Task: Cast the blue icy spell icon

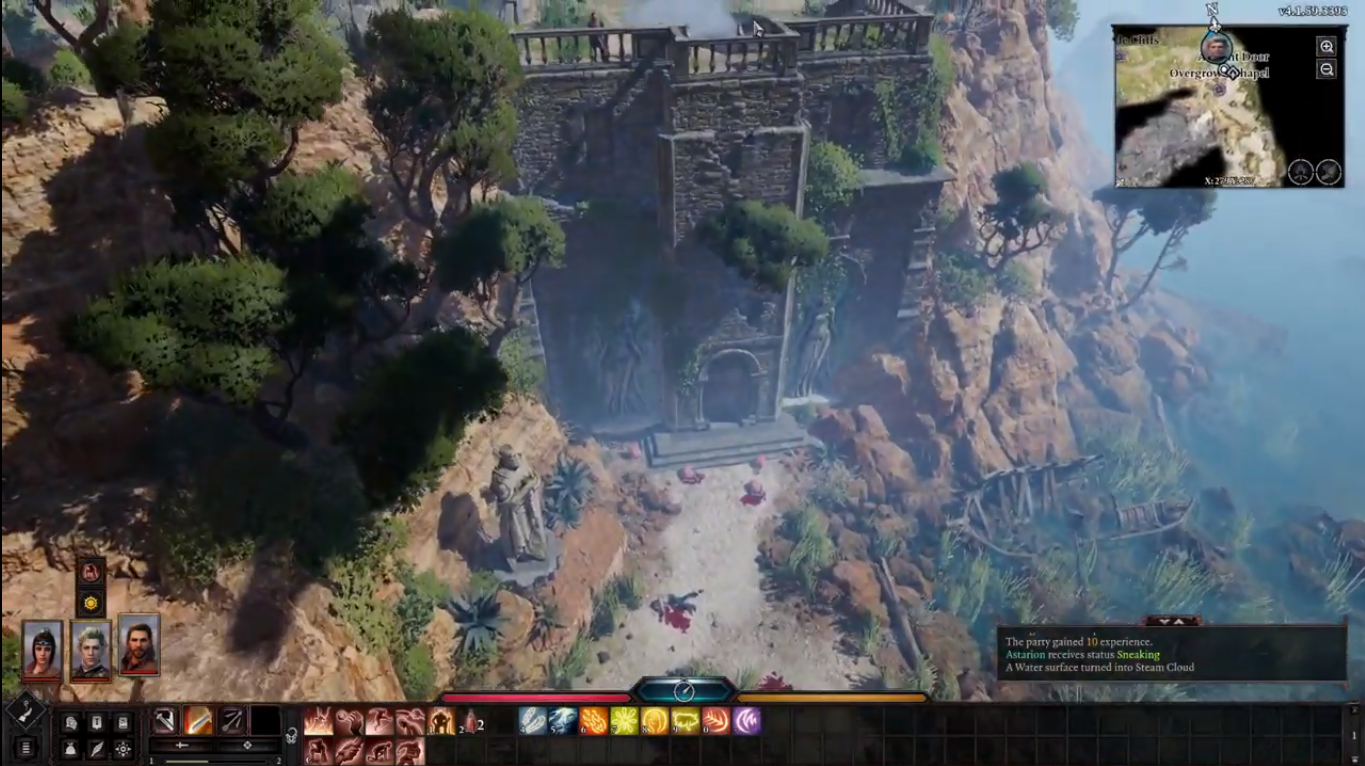Action: point(563,721)
